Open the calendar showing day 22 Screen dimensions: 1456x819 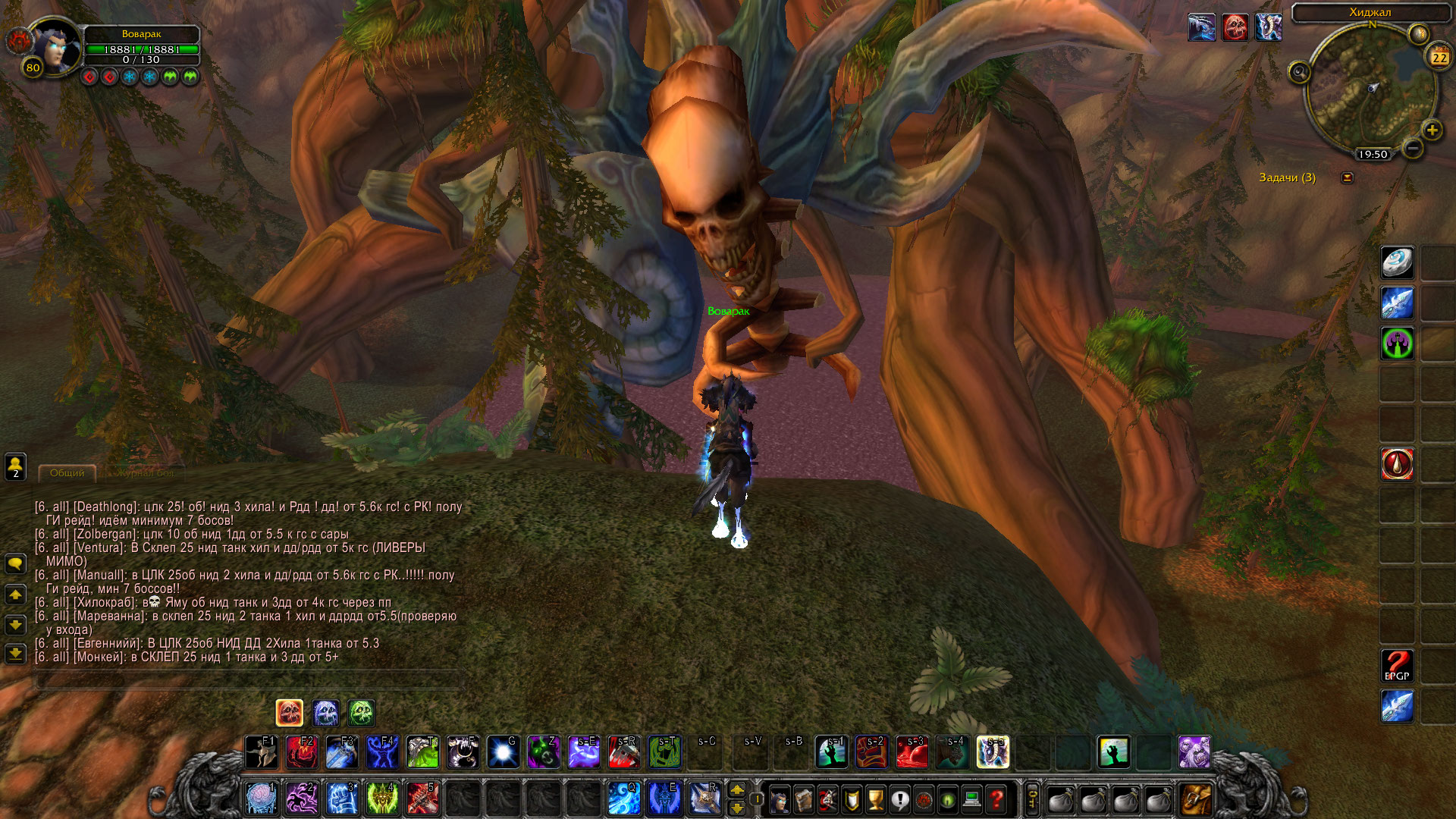(x=1439, y=57)
